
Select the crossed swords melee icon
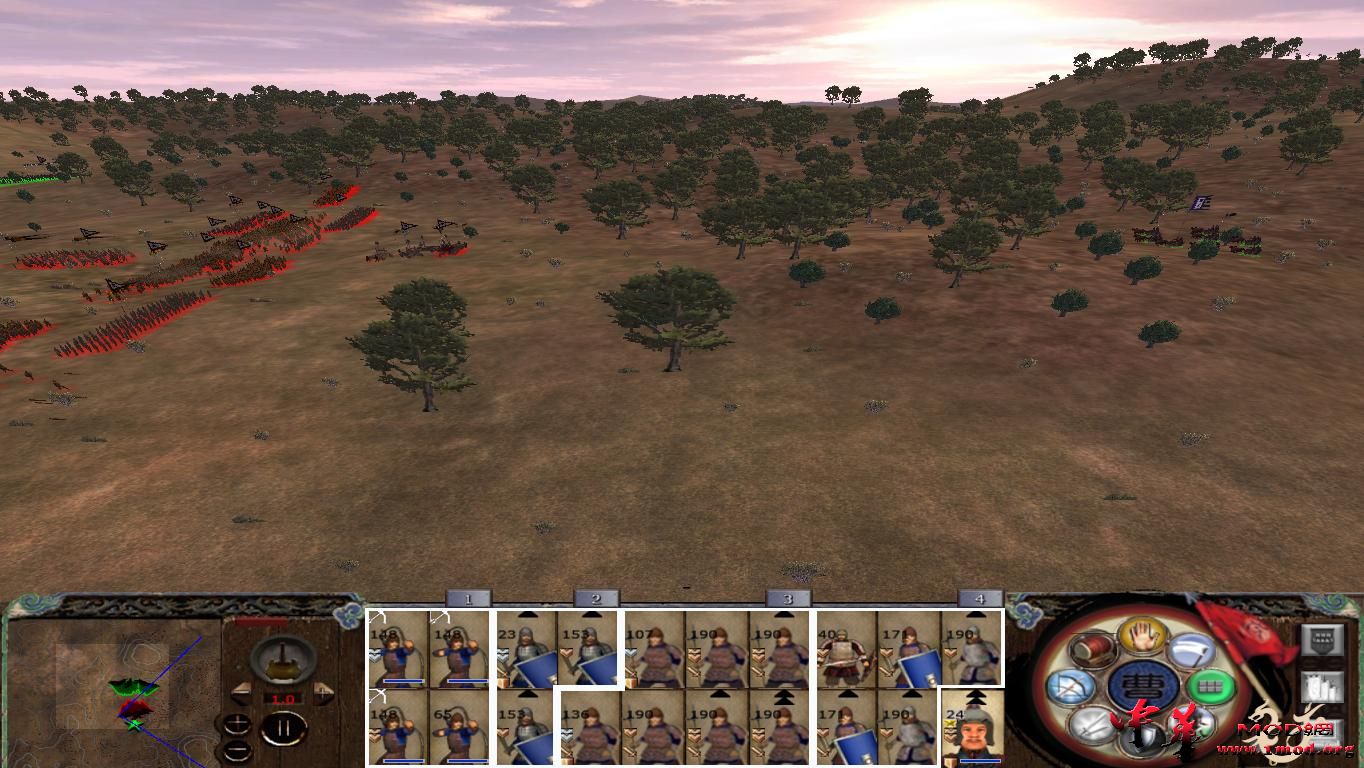click(1091, 726)
